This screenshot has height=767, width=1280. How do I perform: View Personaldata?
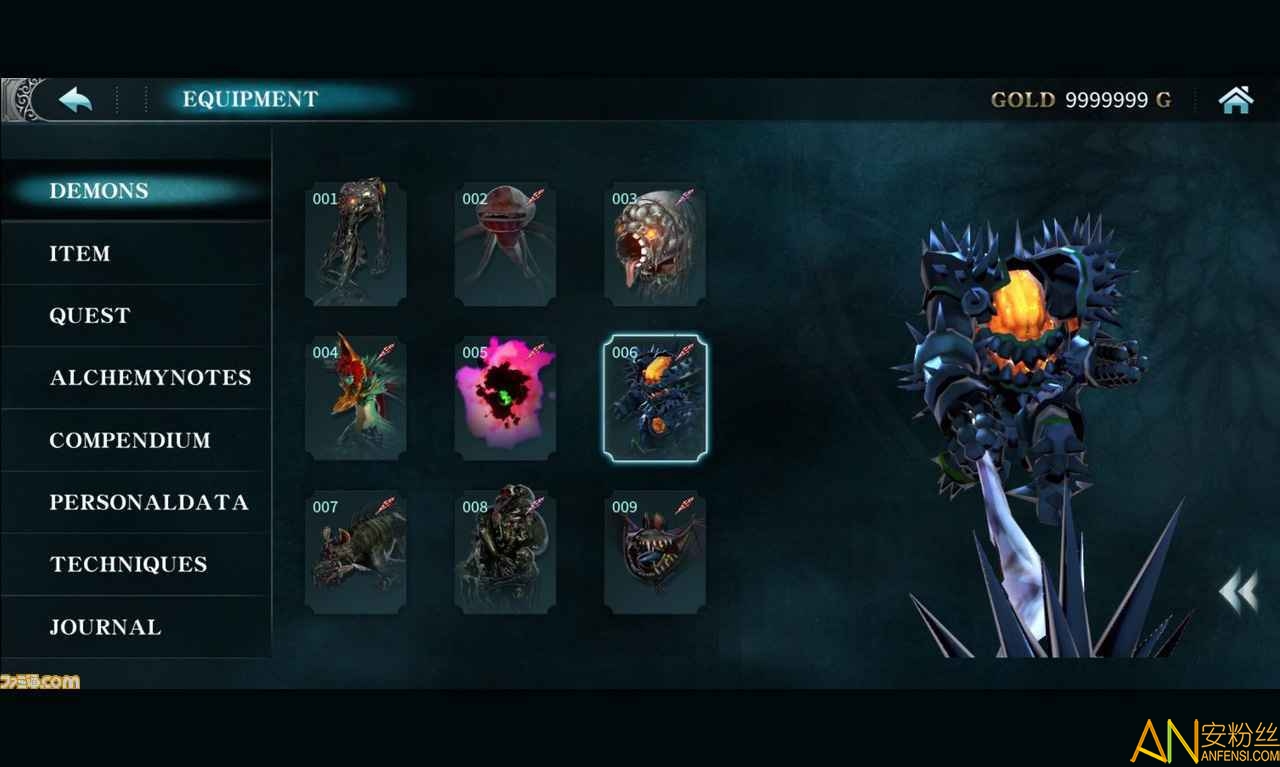[x=149, y=502]
